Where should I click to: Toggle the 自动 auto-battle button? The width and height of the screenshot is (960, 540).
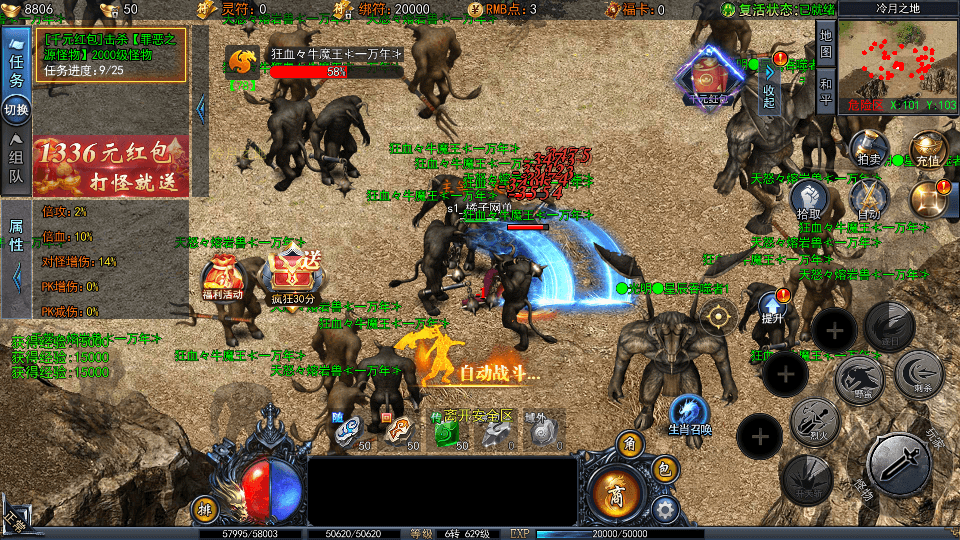[x=868, y=200]
